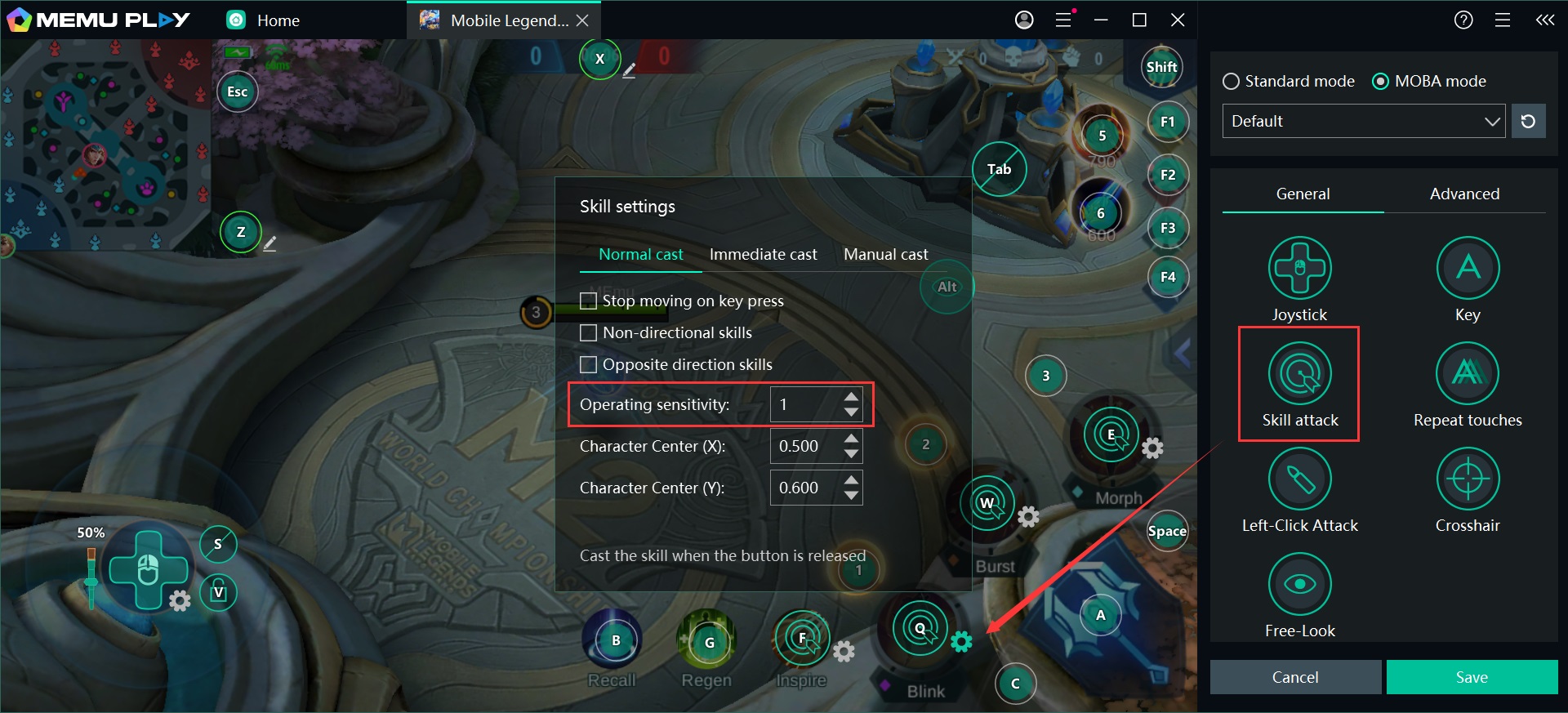
Task: Switch to the General tab
Action: [x=1303, y=194]
